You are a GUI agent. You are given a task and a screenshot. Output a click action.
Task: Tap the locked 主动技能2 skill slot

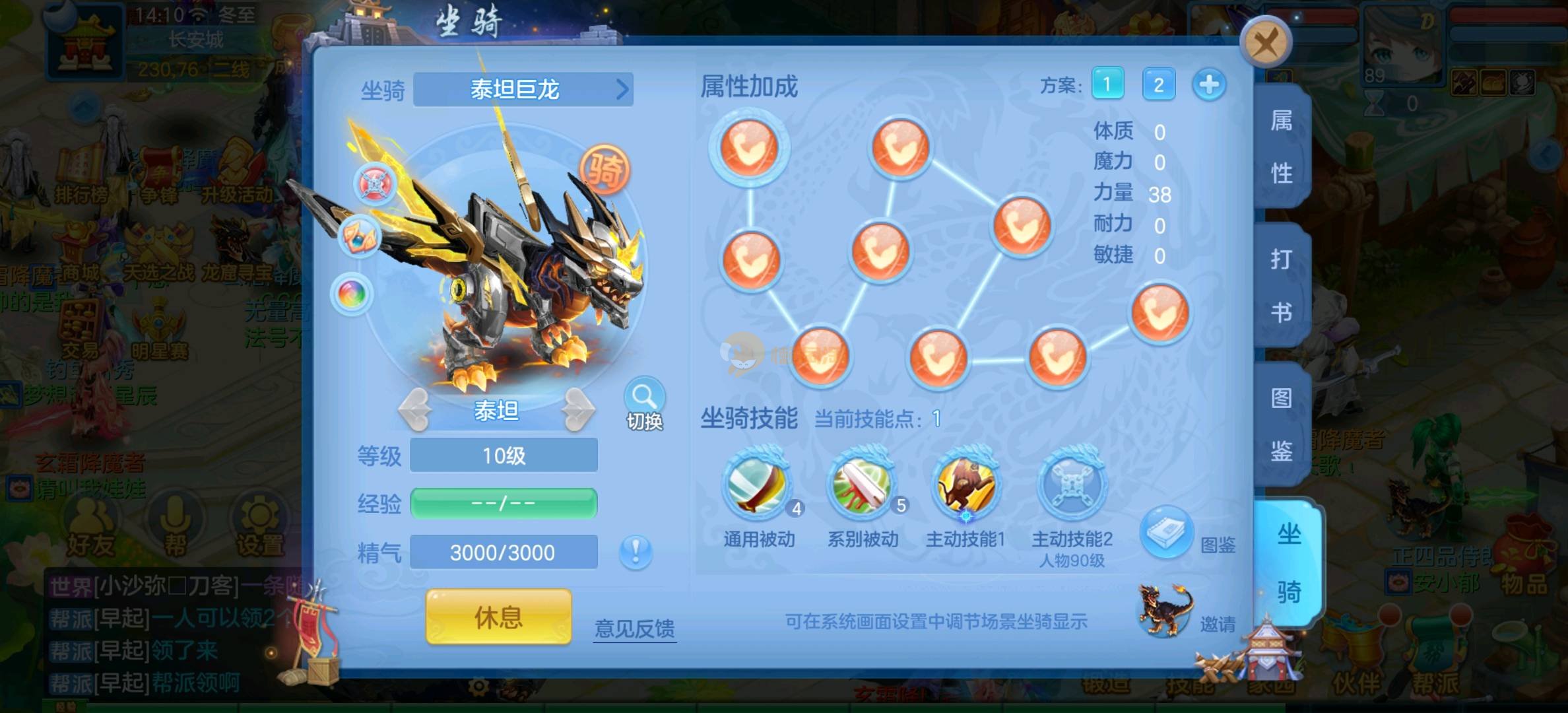[1072, 485]
